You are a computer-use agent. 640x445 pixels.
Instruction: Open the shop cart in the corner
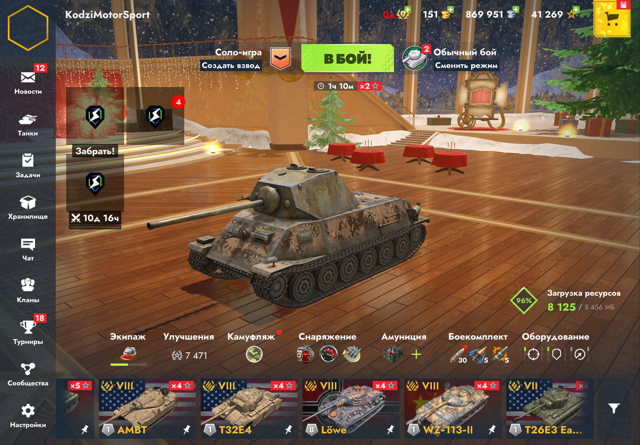pyautogui.click(x=610, y=19)
